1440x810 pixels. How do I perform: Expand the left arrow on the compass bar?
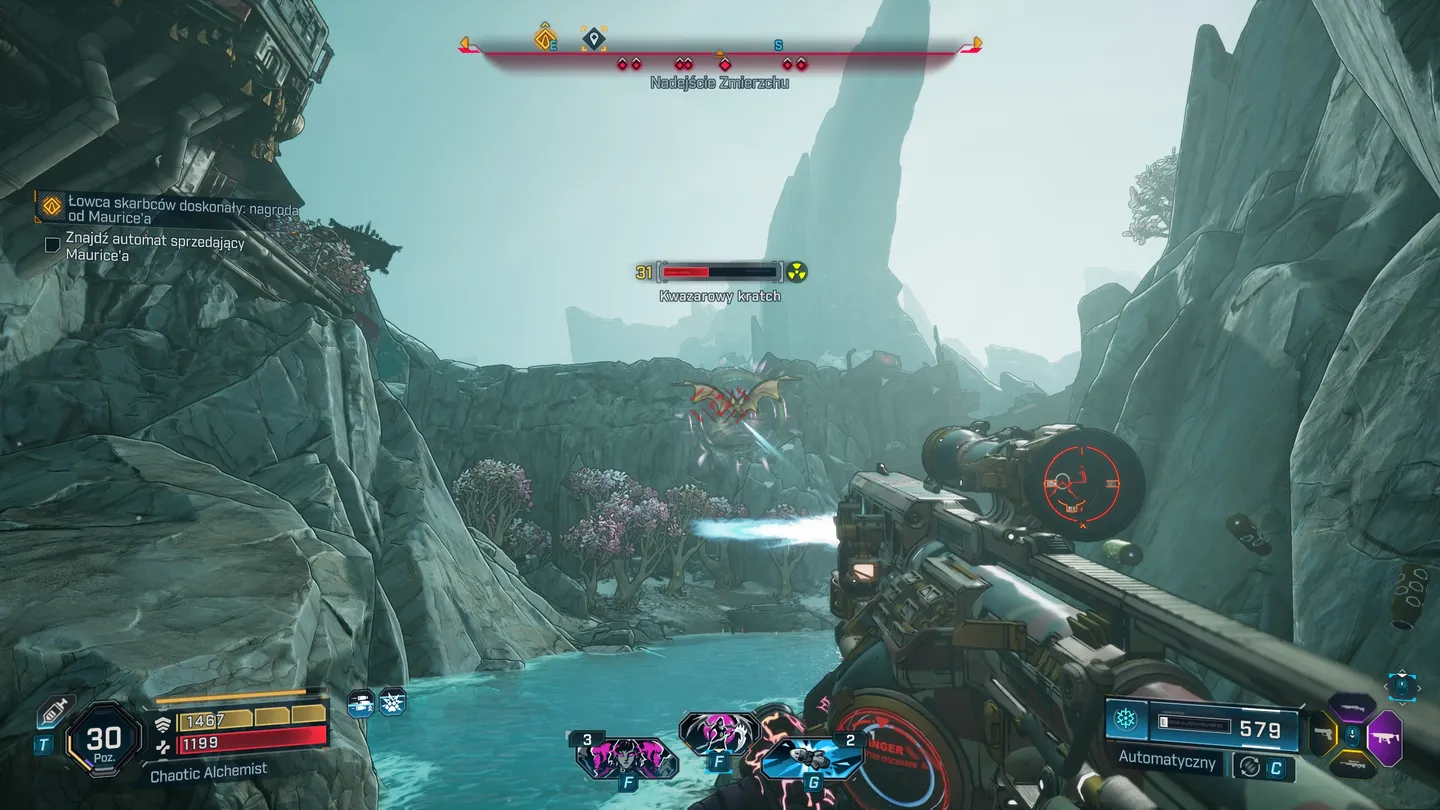(463, 42)
